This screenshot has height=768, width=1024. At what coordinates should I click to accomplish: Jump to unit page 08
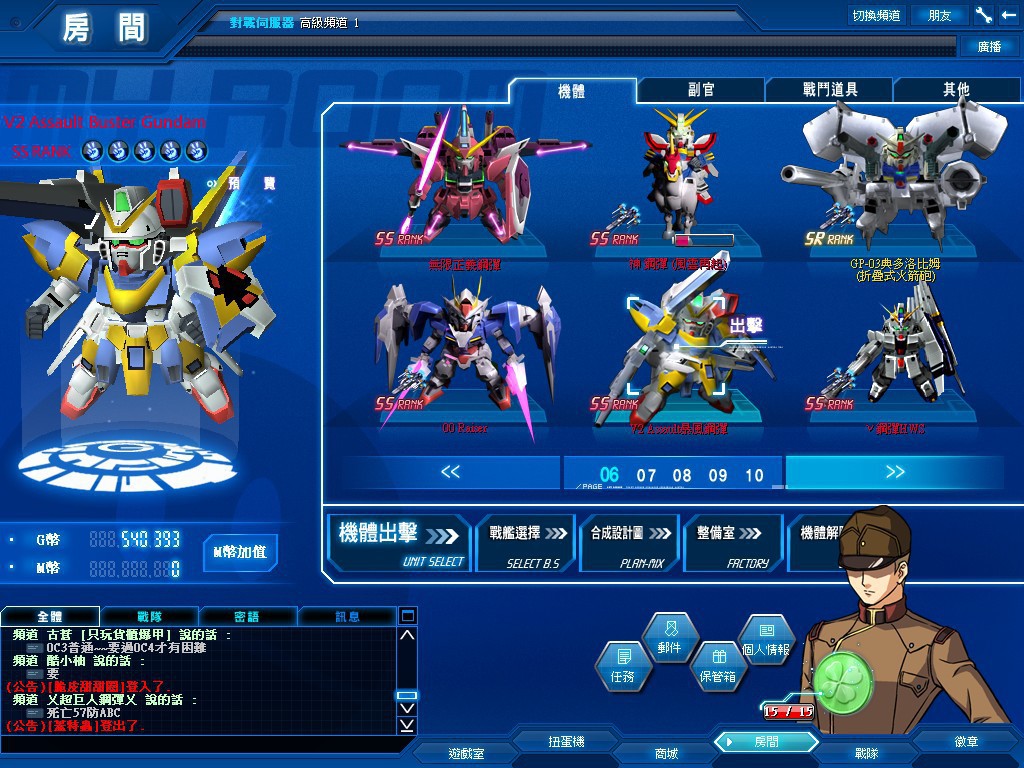[x=682, y=476]
